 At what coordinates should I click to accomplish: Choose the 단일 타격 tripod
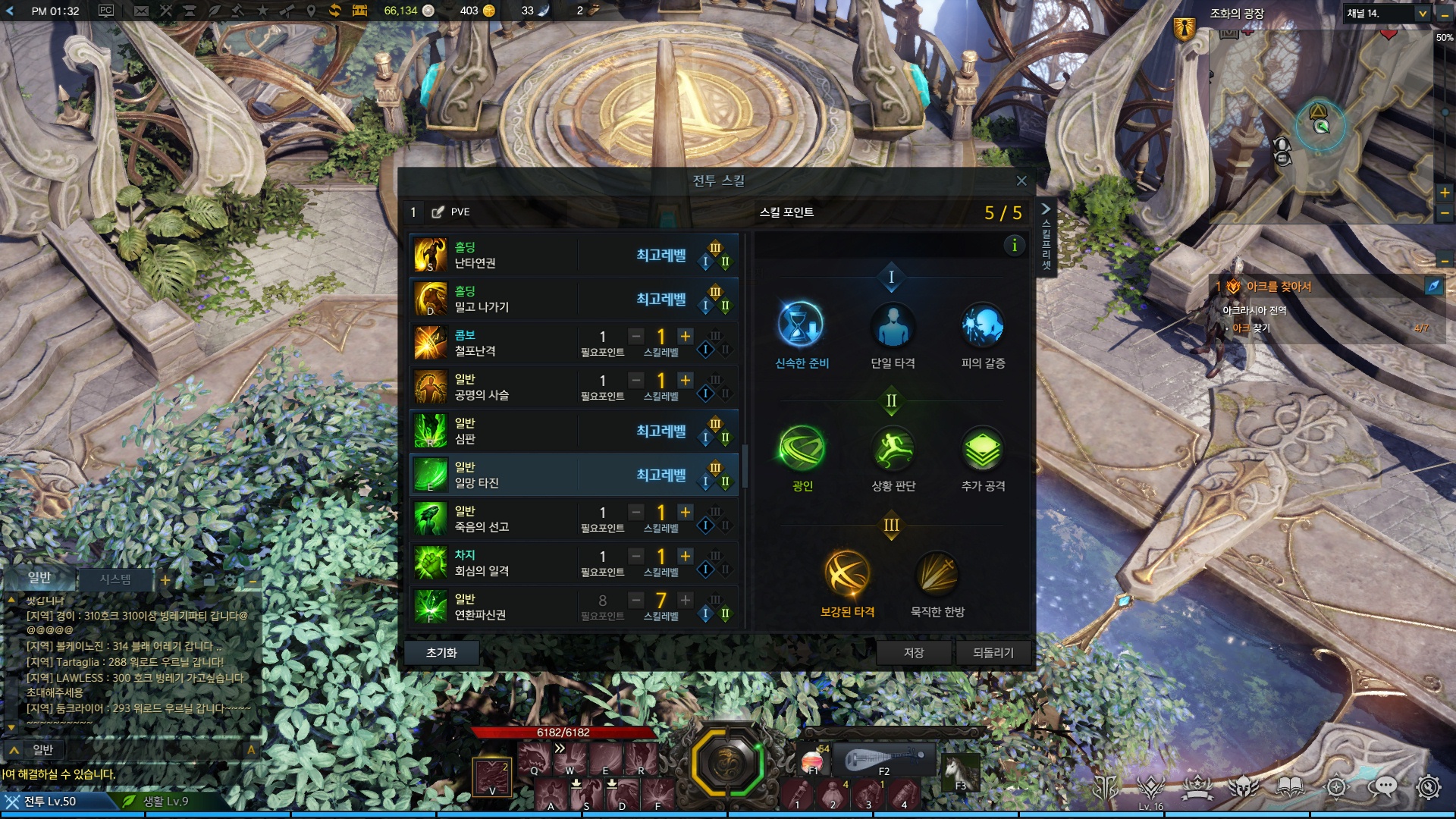(x=892, y=325)
